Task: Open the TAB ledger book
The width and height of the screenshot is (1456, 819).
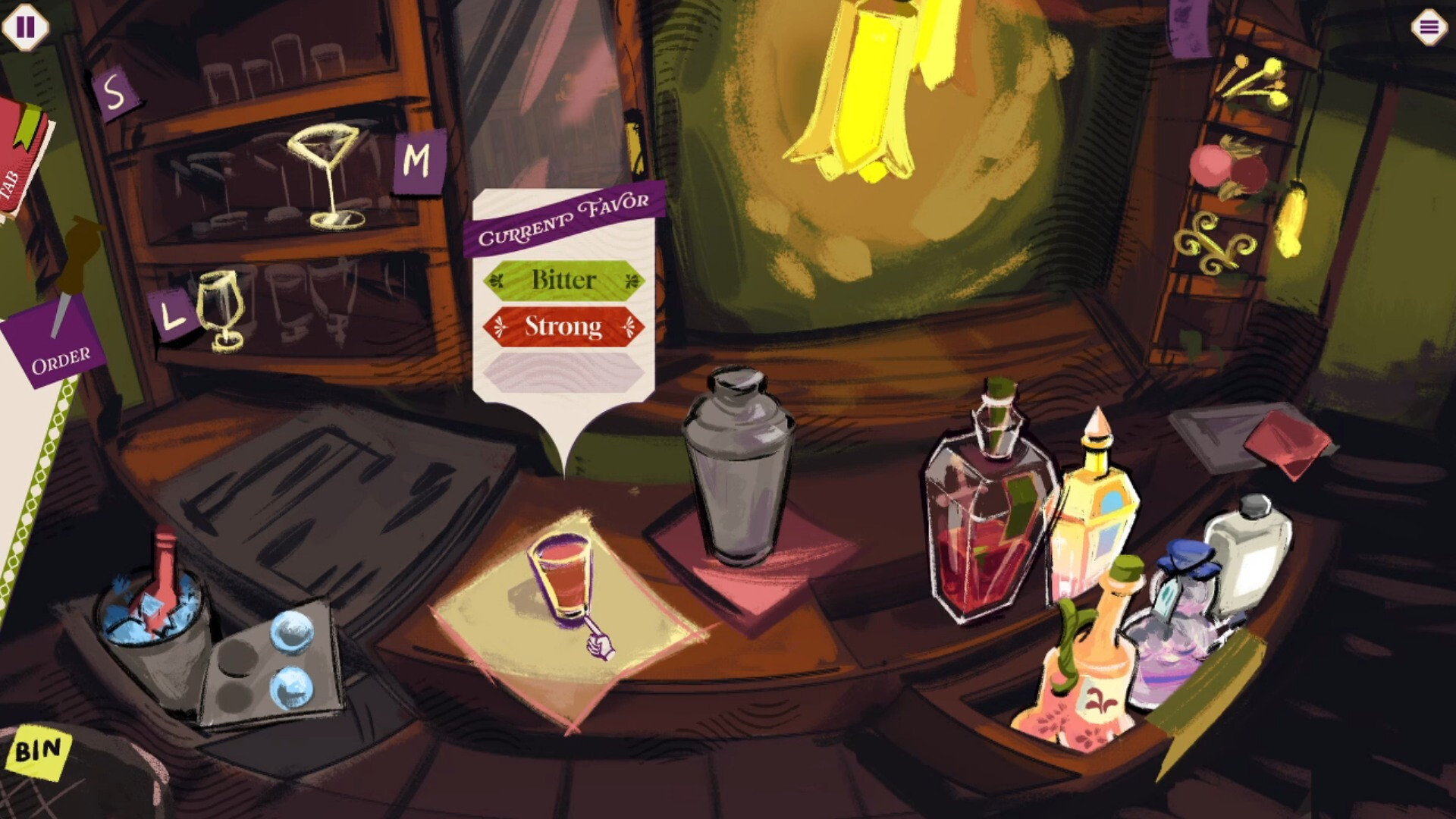Action: coord(17,163)
